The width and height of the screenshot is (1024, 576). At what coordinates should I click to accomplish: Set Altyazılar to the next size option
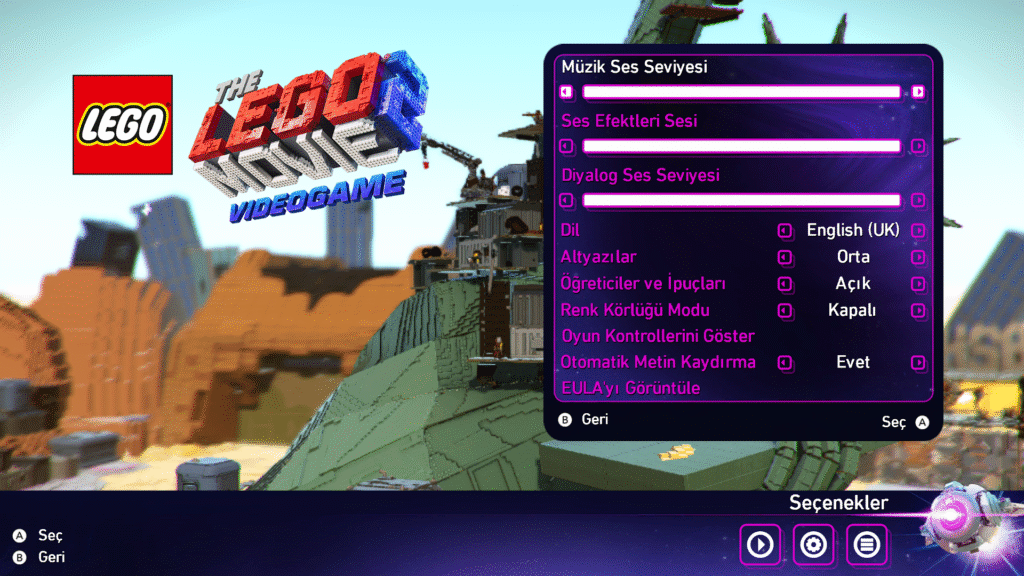click(918, 257)
